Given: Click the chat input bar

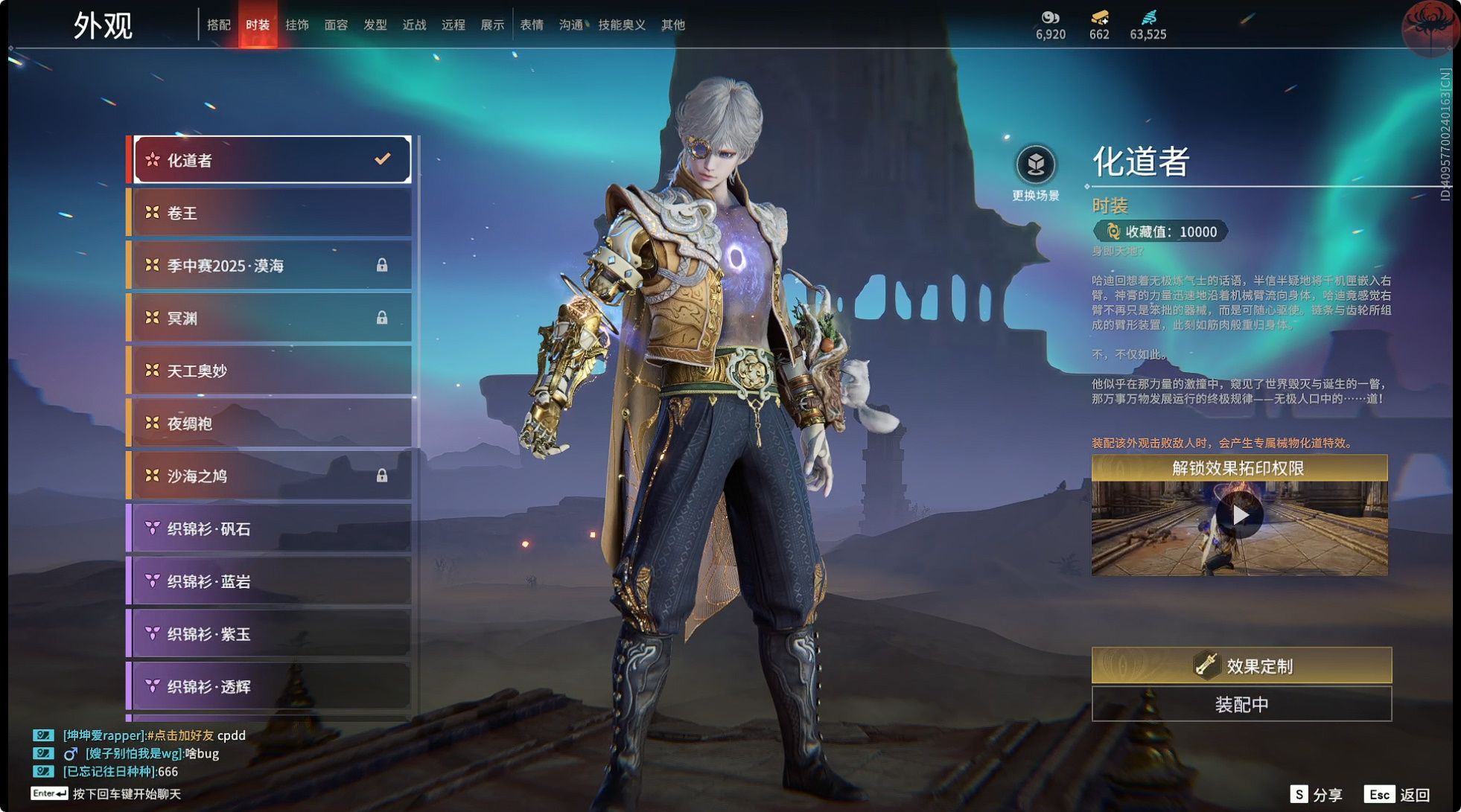Looking at the screenshot, I should [x=127, y=794].
